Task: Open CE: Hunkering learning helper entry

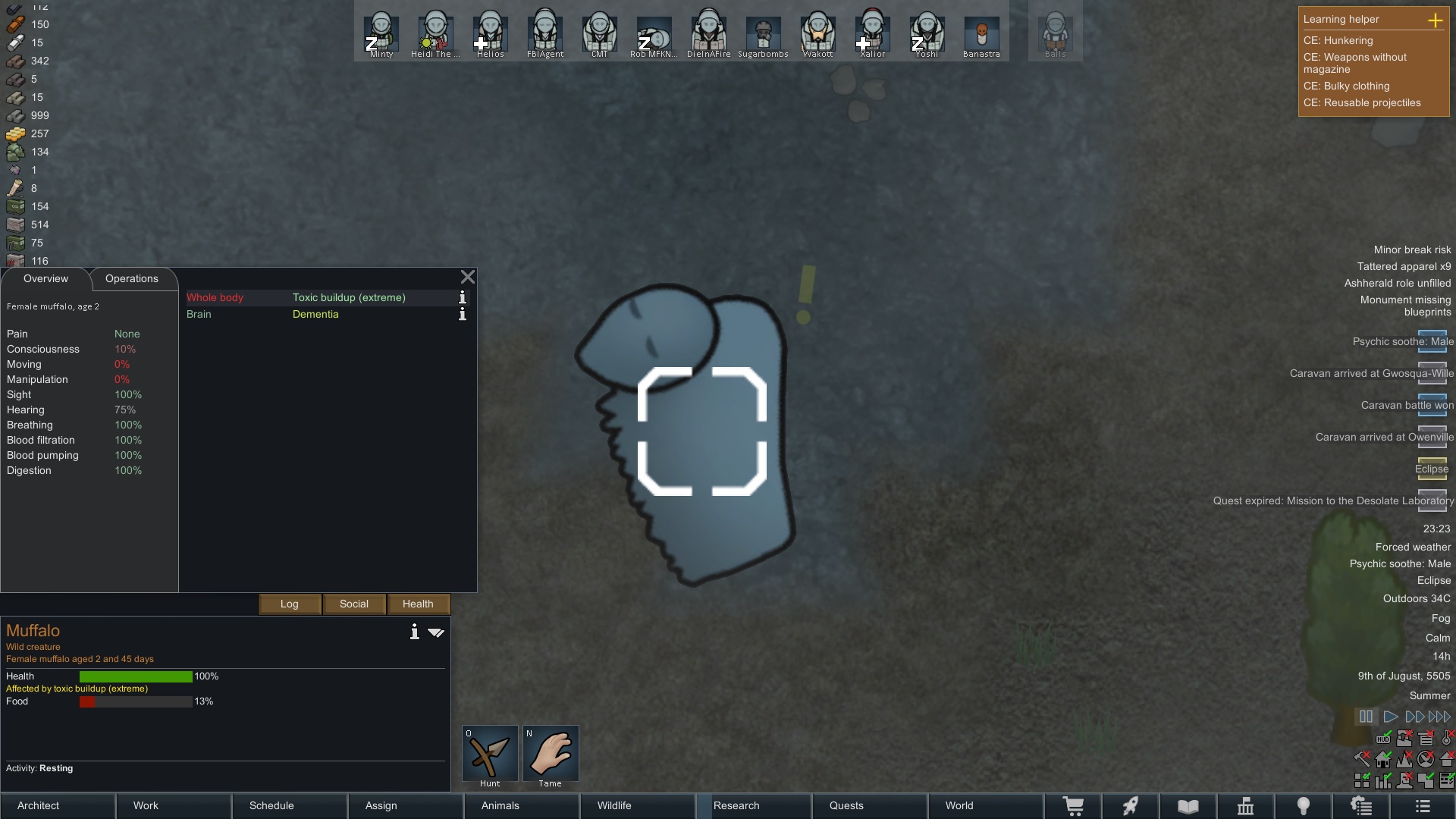Action: [x=1338, y=40]
